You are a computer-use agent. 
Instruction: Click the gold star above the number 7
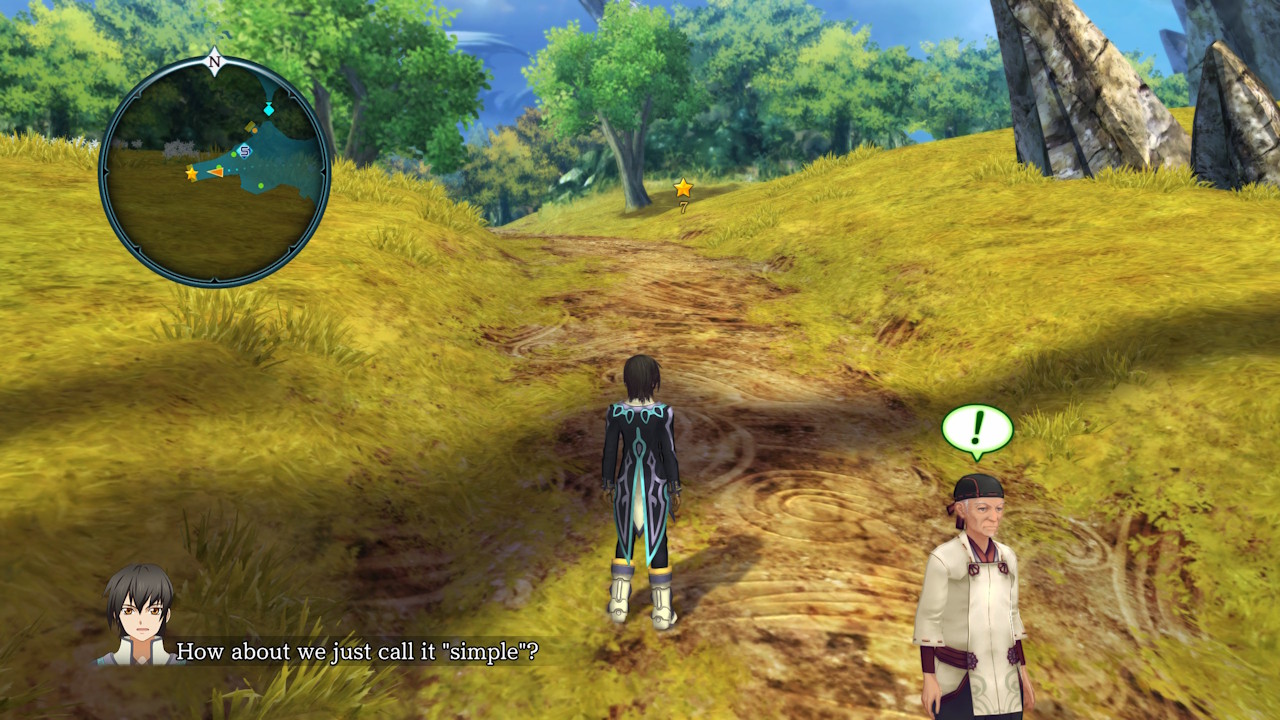pyautogui.click(x=681, y=185)
